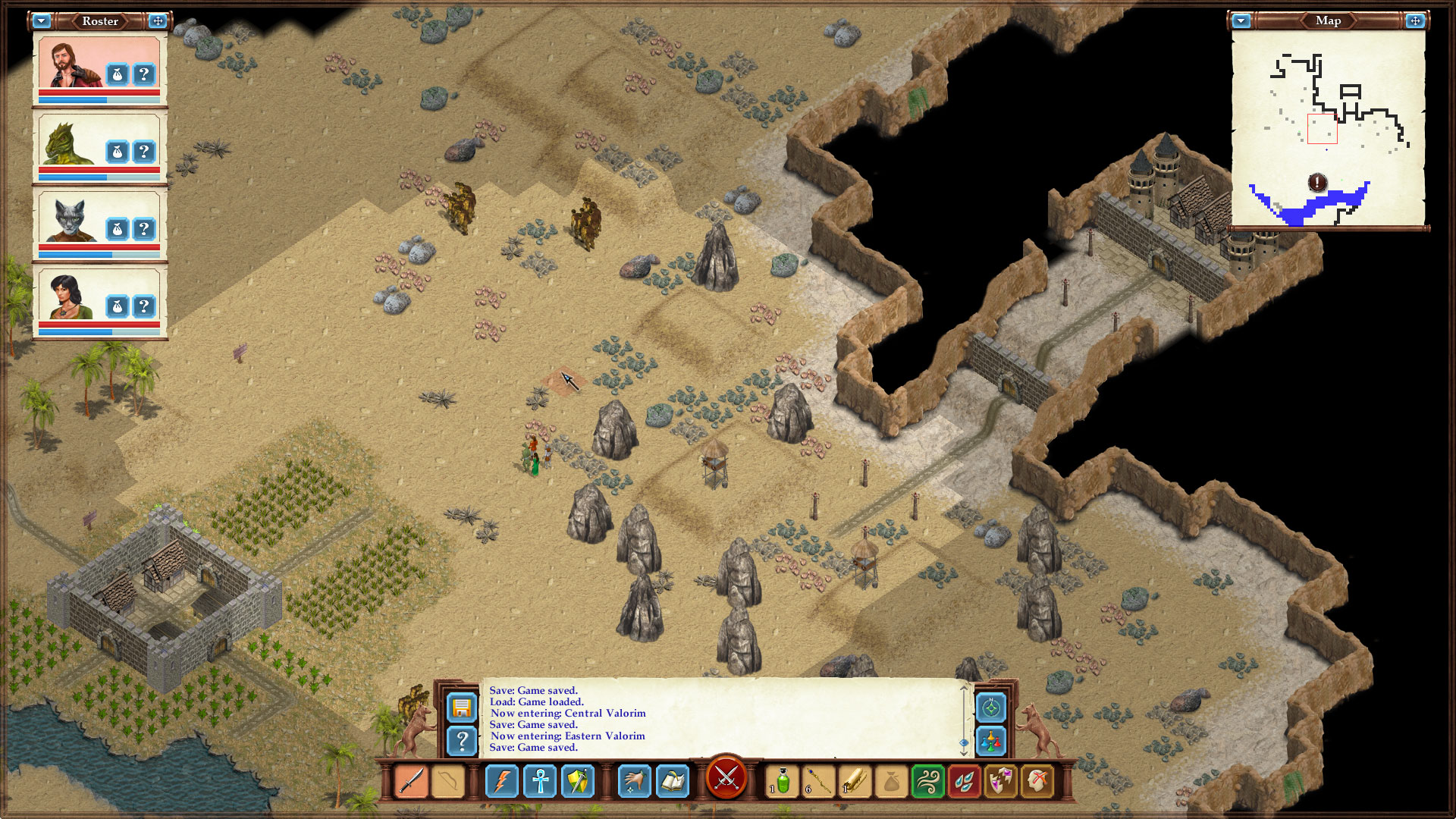This screenshot has height=819, width=1456.
Task: Collapse the Roster panel with its chevron
Action: click(42, 21)
